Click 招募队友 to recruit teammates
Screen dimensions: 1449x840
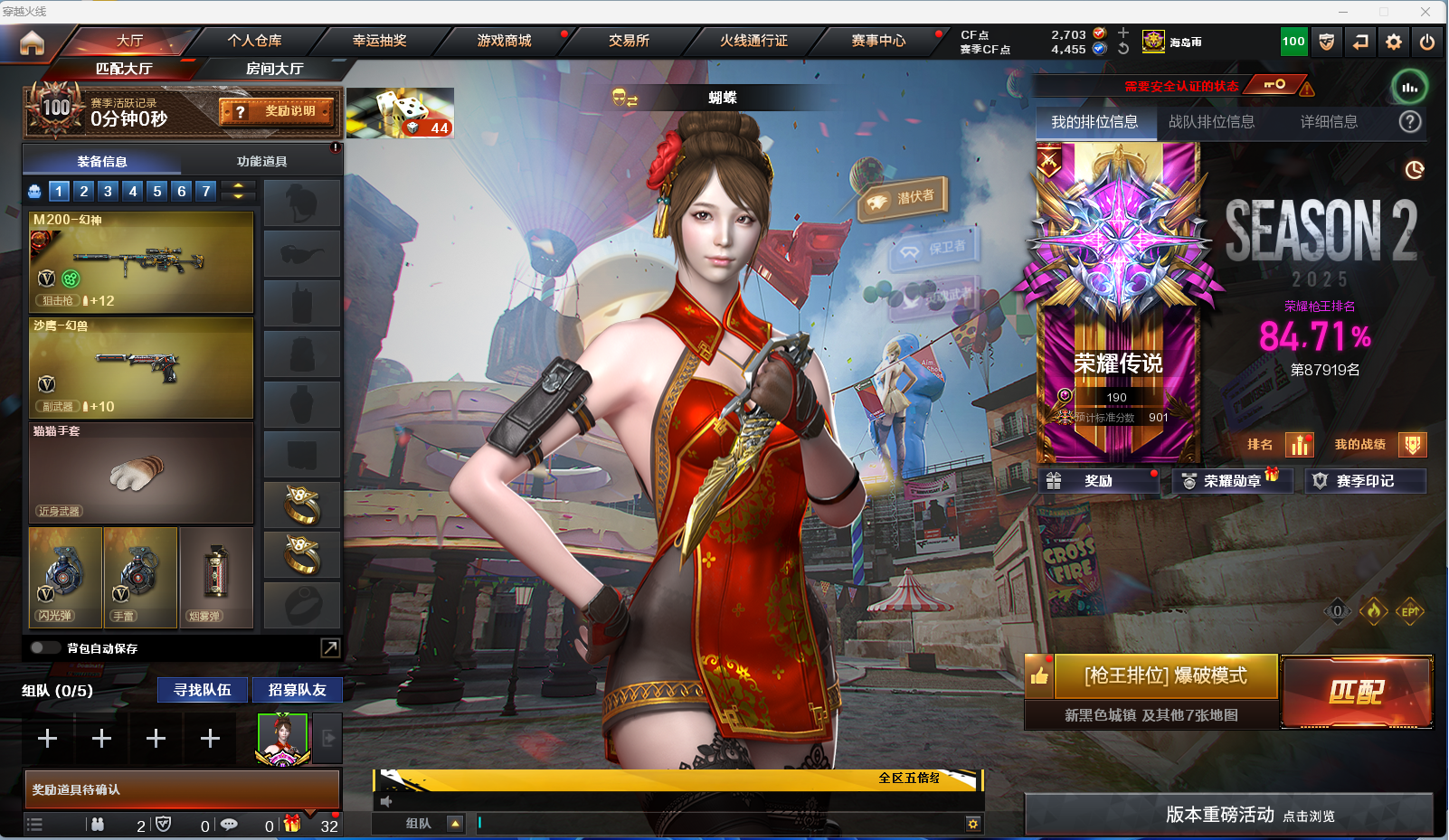tap(297, 690)
